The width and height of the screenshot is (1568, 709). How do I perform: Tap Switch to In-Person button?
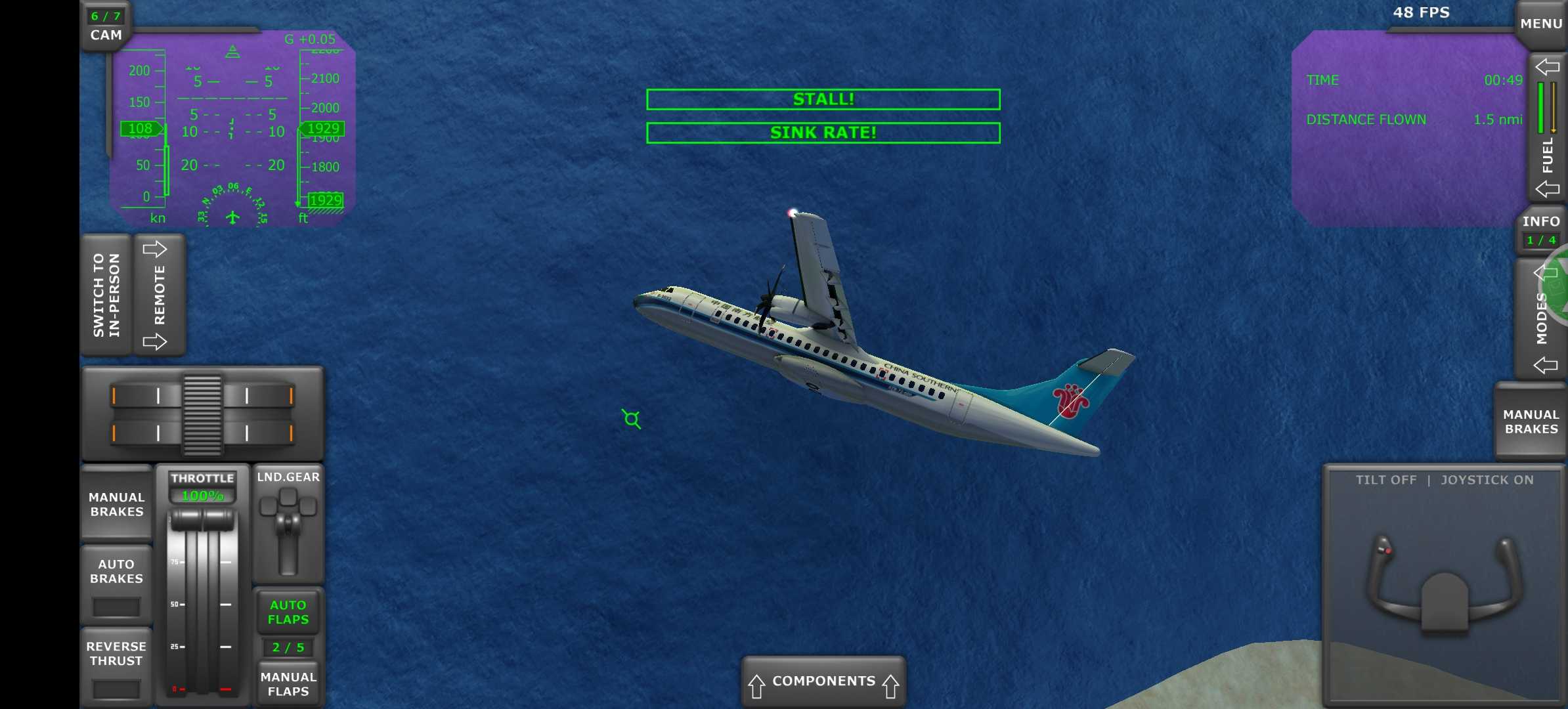click(106, 295)
